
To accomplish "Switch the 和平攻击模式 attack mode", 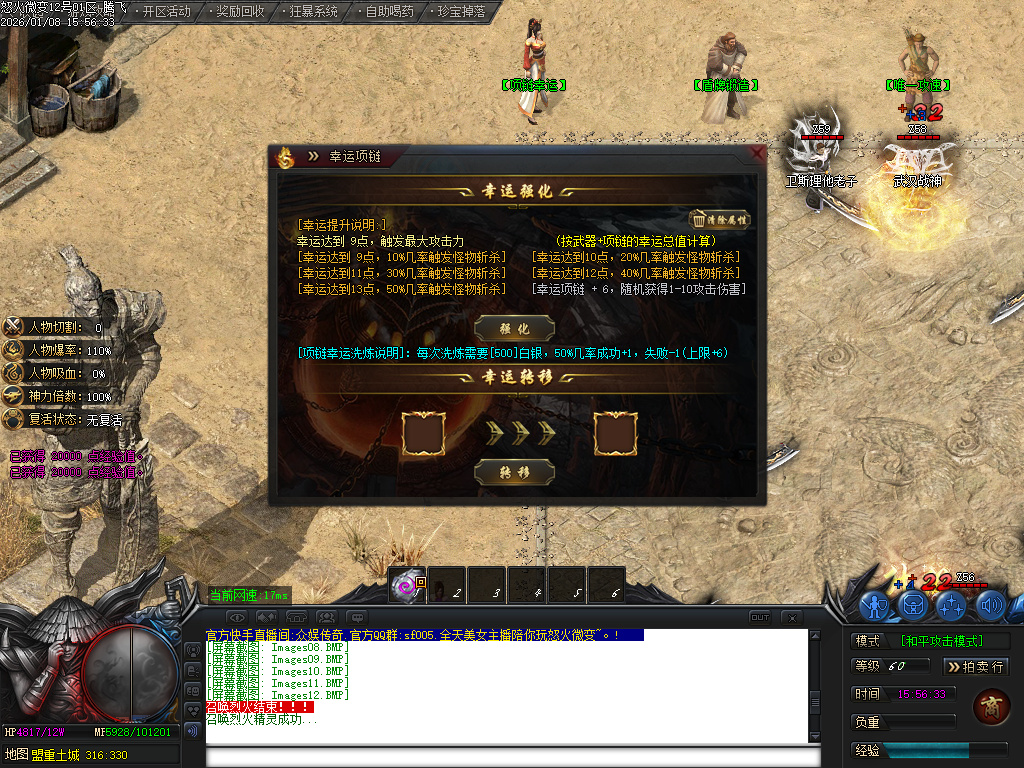I will [940, 640].
